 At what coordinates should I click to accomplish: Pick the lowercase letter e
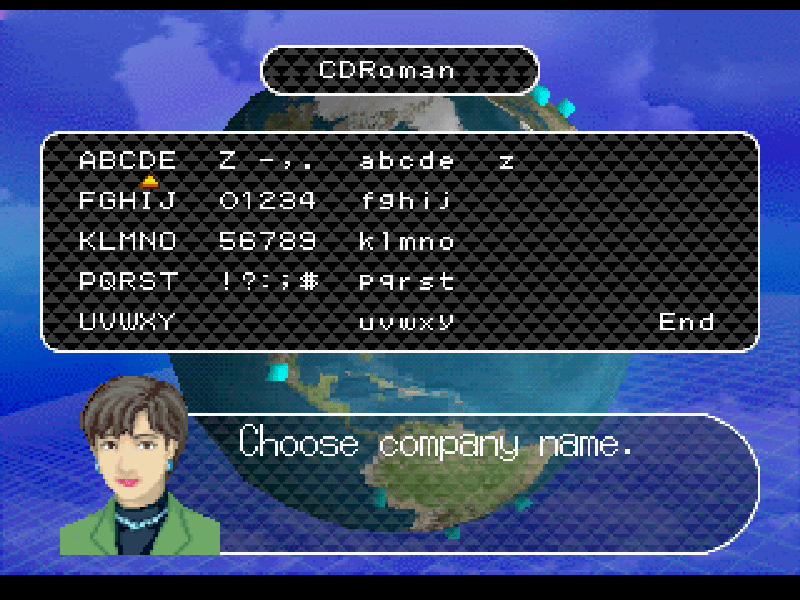447,160
